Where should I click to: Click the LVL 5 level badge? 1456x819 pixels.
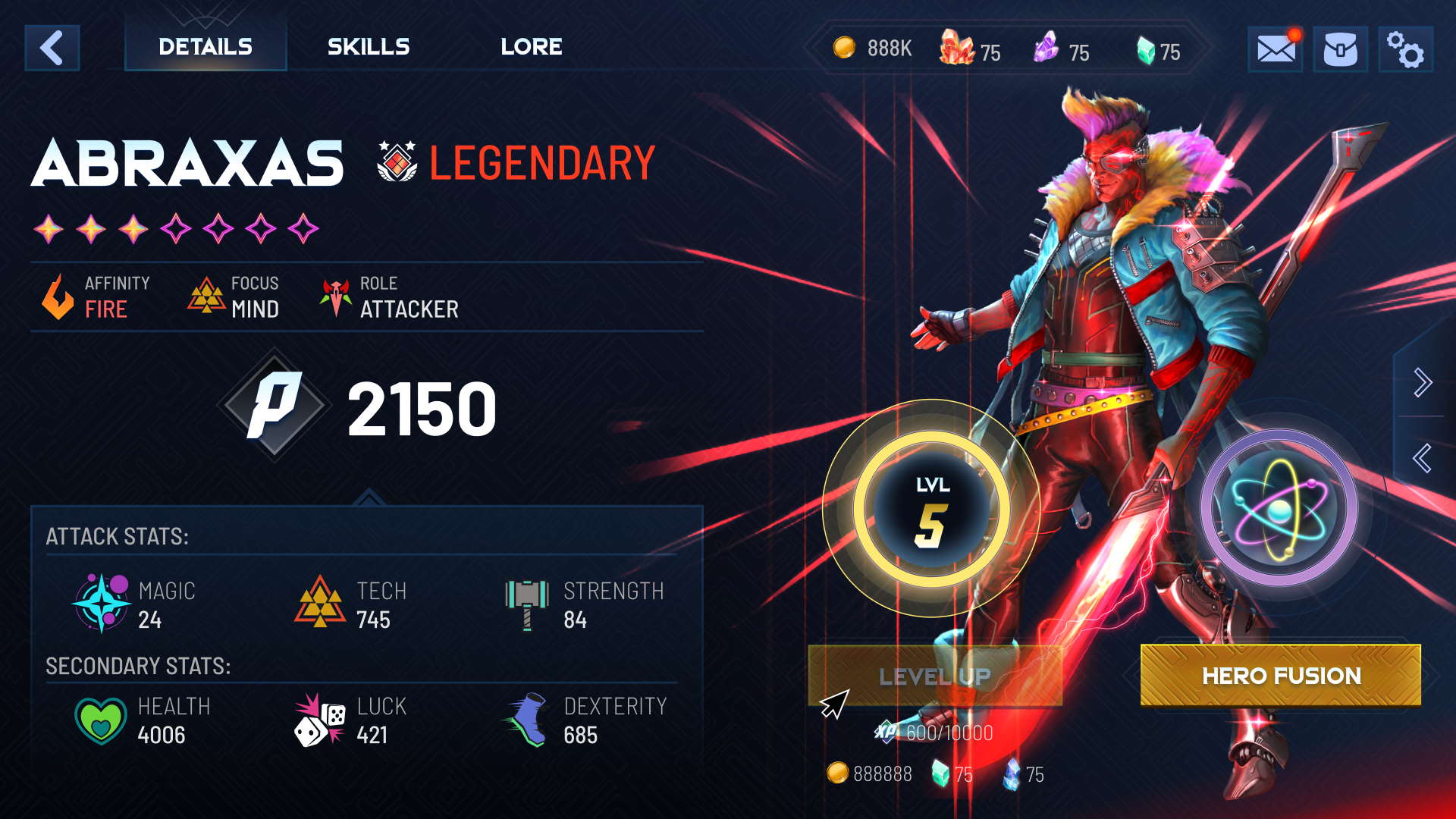[932, 509]
